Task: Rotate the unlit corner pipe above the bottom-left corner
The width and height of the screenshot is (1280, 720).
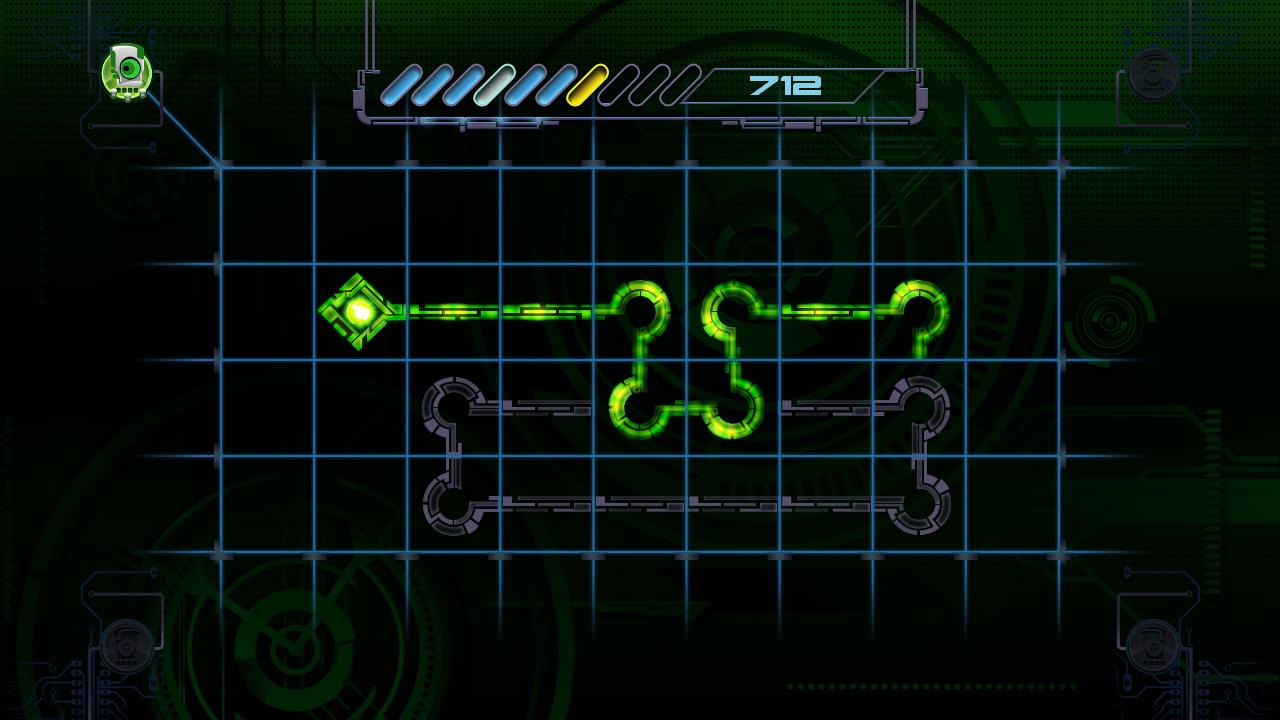Action: 452,407
